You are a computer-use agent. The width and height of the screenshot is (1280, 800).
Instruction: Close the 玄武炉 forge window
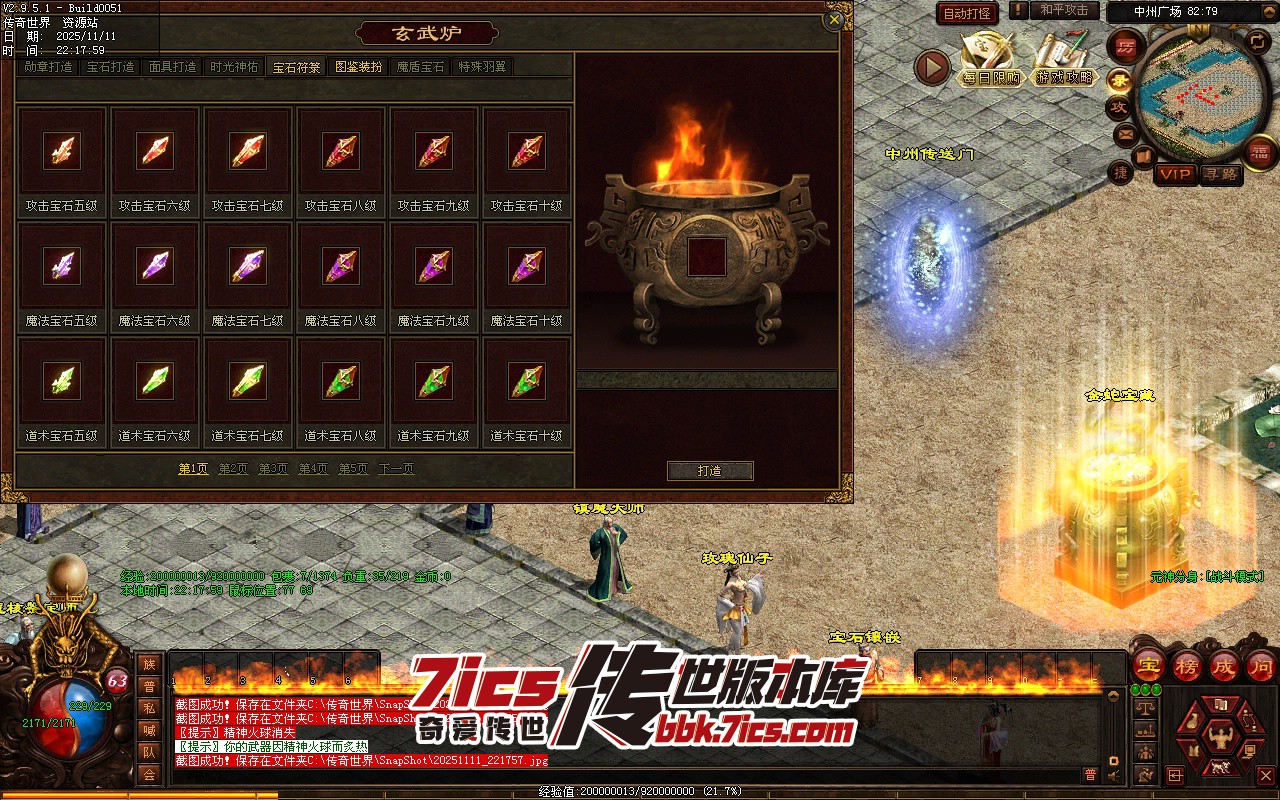click(x=833, y=20)
